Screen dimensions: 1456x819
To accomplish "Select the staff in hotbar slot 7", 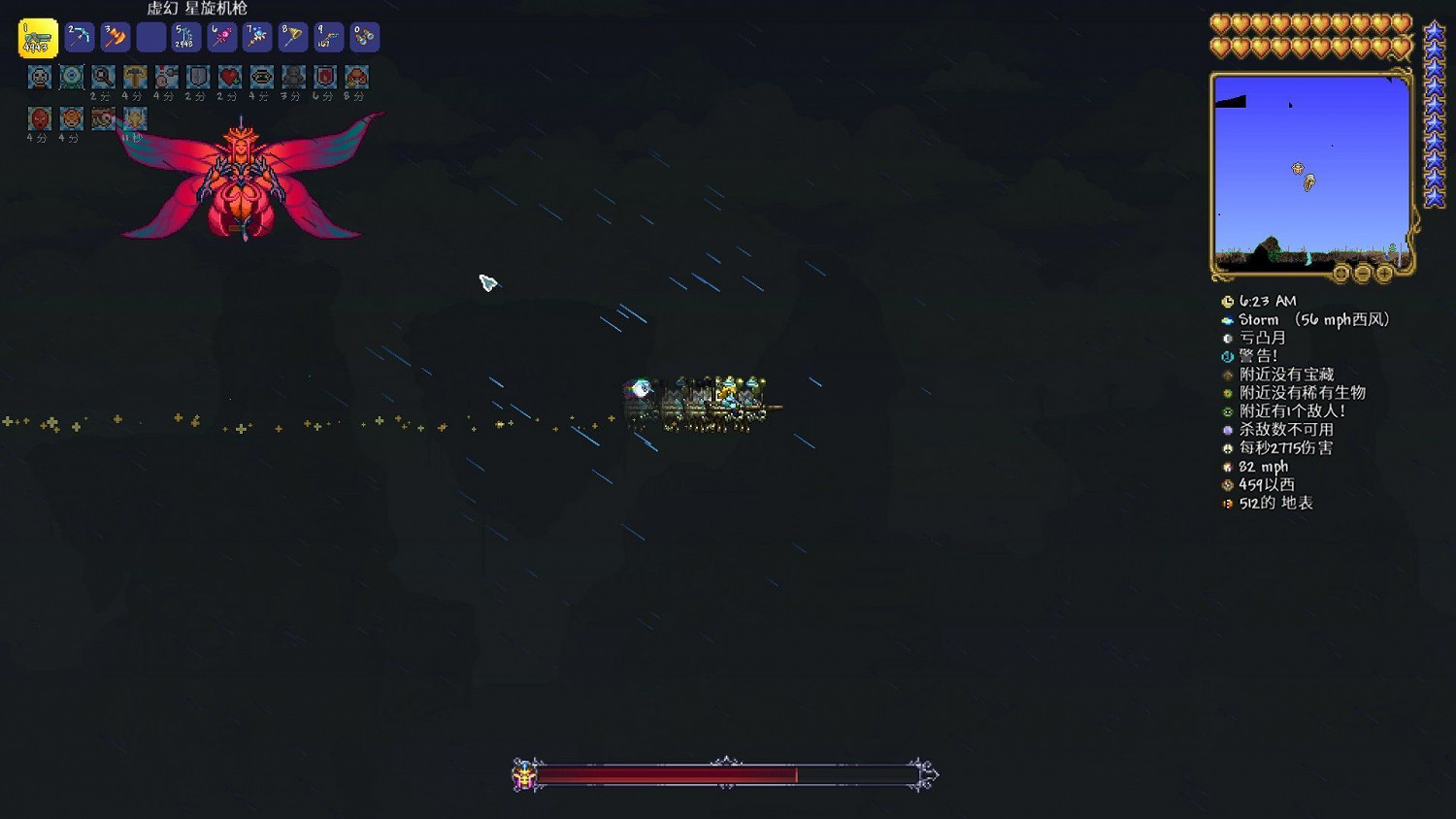I will (x=258, y=37).
